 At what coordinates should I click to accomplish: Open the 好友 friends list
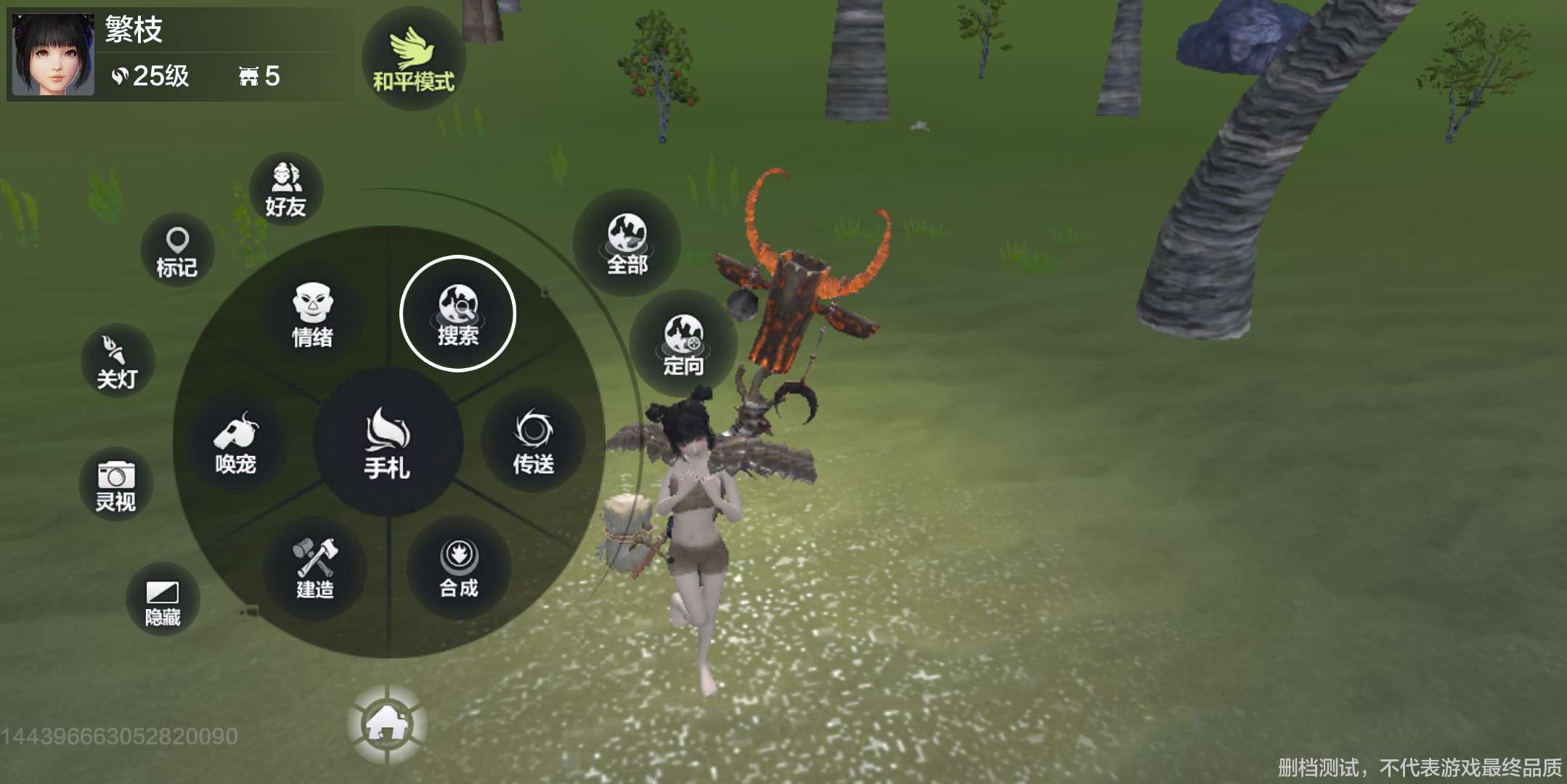point(286,189)
